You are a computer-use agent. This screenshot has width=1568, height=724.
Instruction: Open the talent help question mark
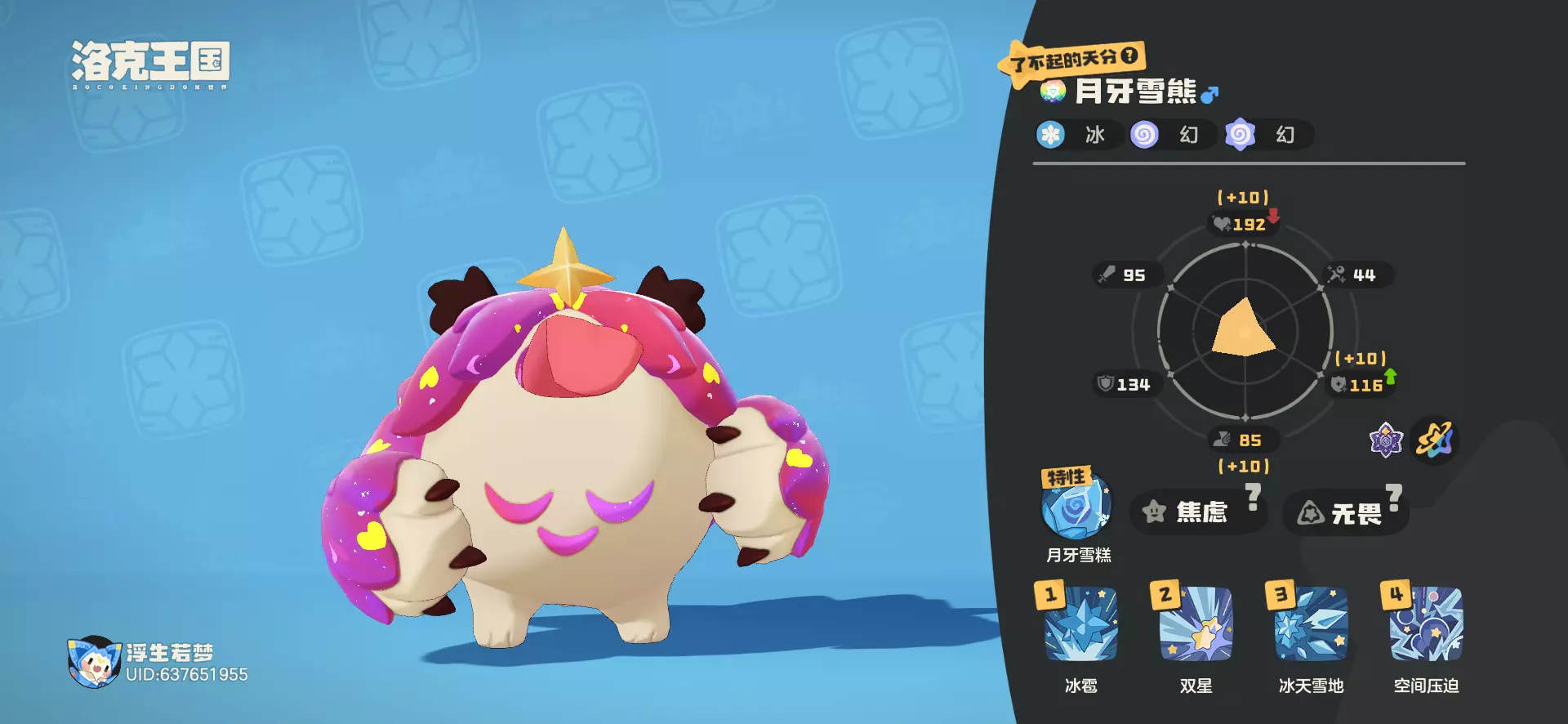coord(1129,56)
